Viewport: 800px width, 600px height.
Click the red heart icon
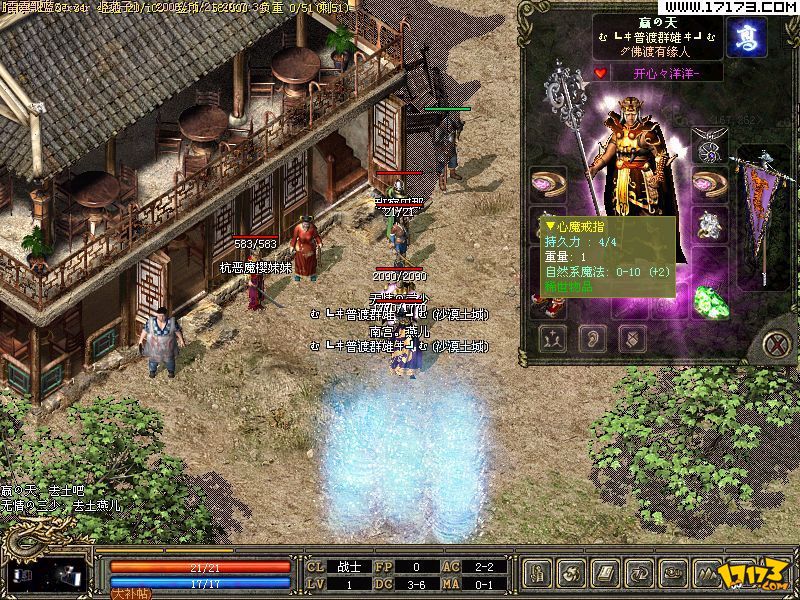click(600, 72)
